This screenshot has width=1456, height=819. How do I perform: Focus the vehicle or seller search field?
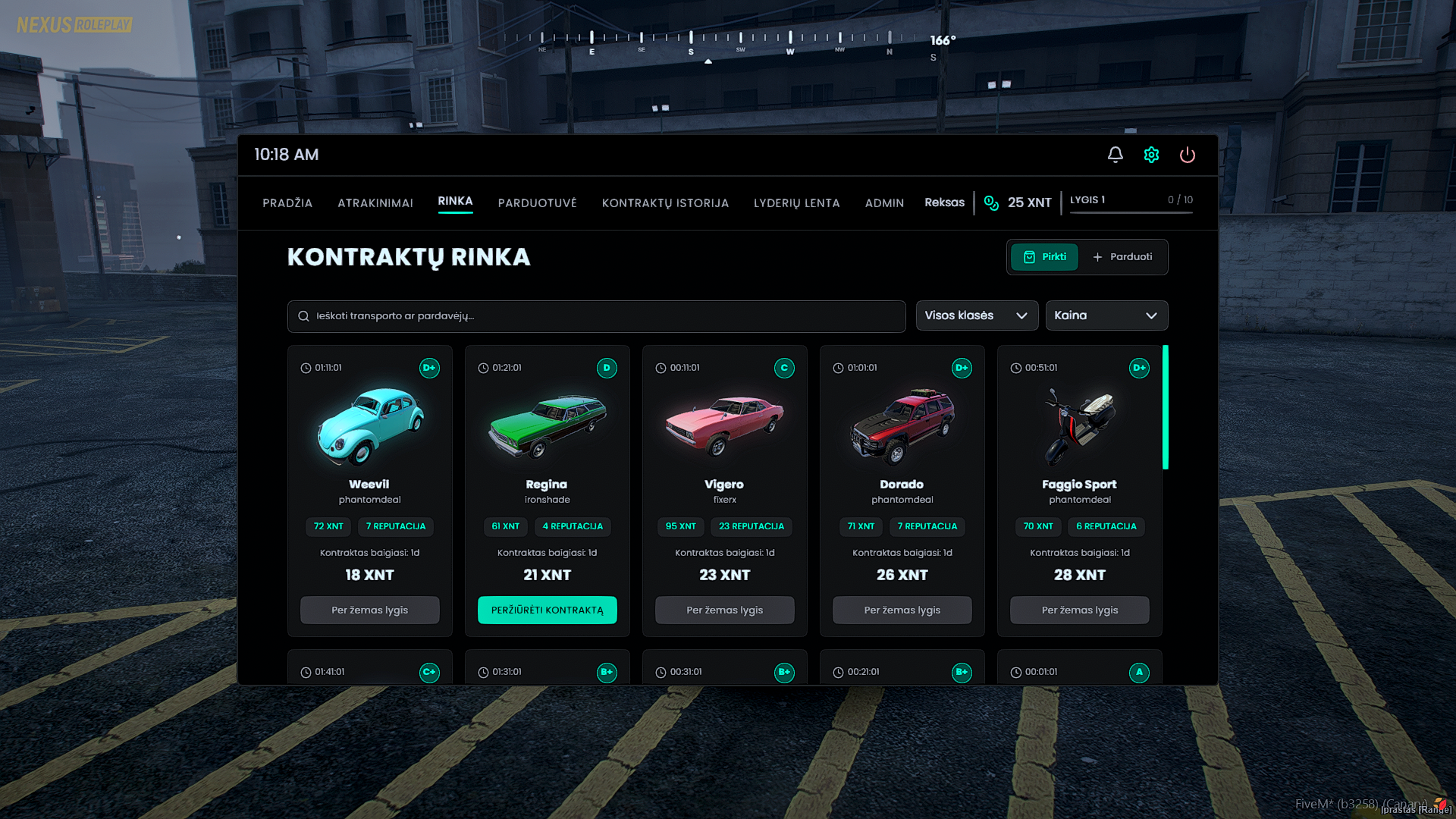[x=596, y=316]
